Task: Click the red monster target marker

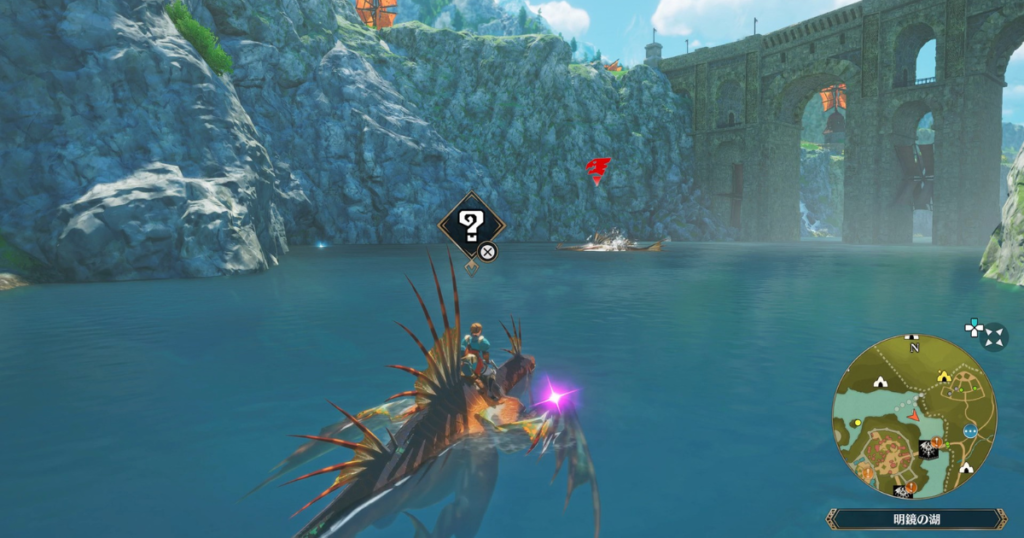Action: (x=598, y=168)
